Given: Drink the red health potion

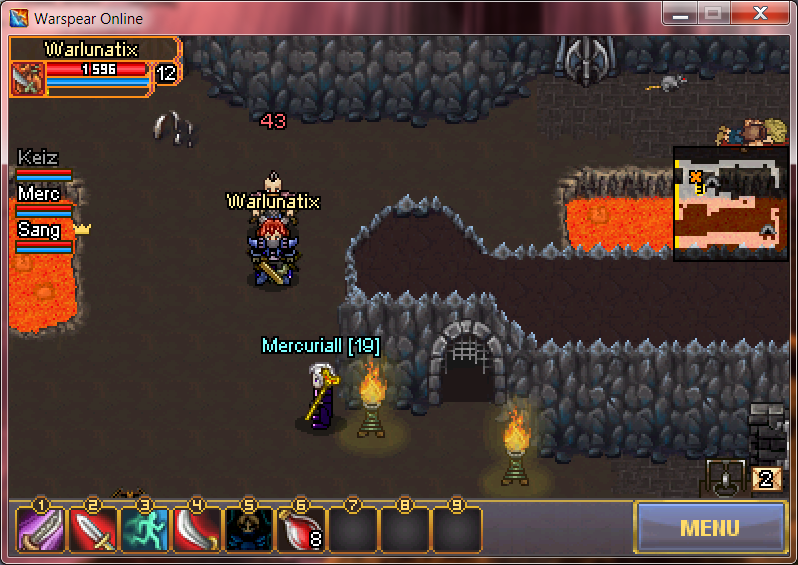Looking at the screenshot, I should [301, 530].
